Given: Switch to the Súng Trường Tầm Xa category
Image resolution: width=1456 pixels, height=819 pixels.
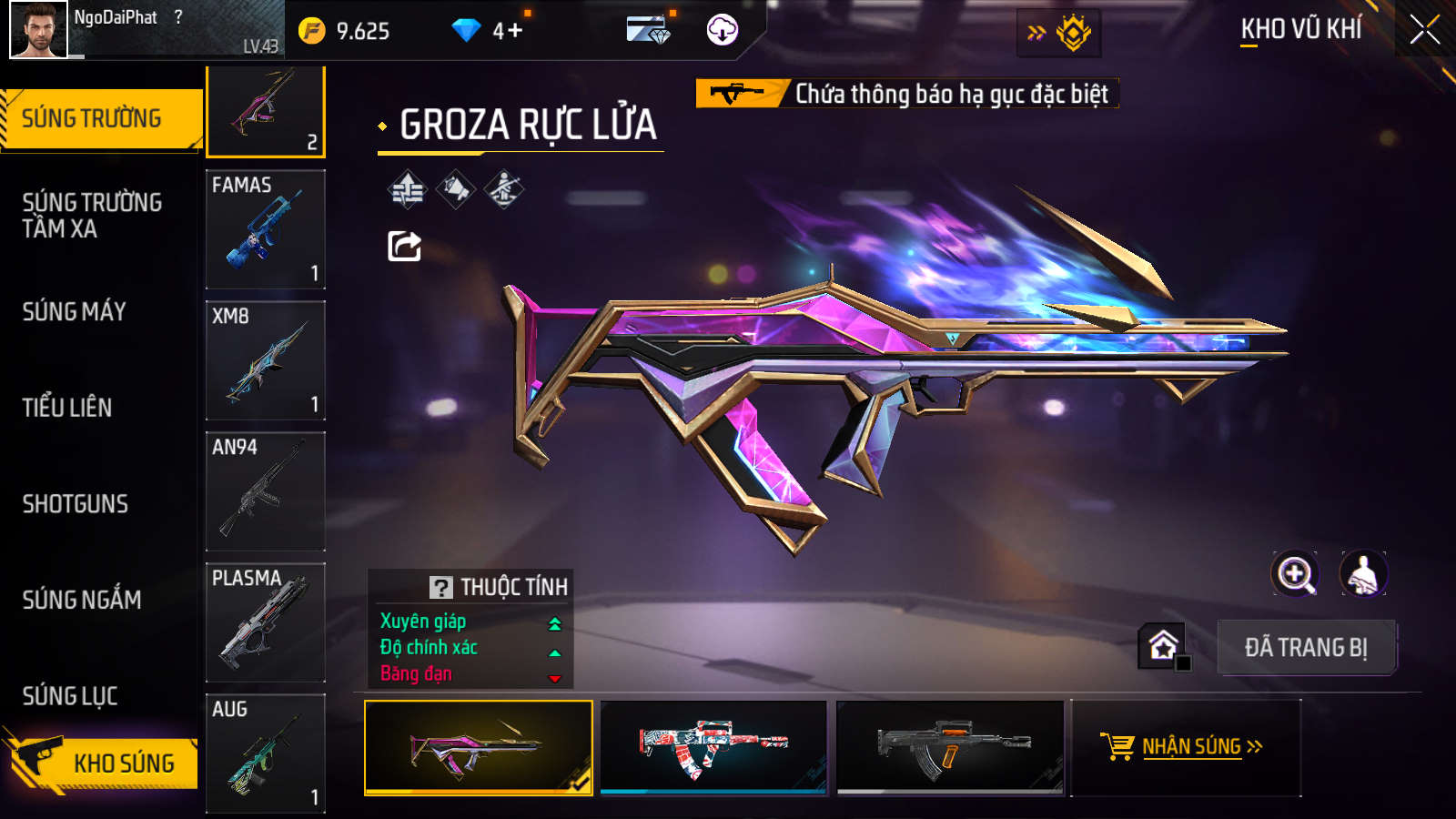Looking at the screenshot, I should click(x=92, y=215).
